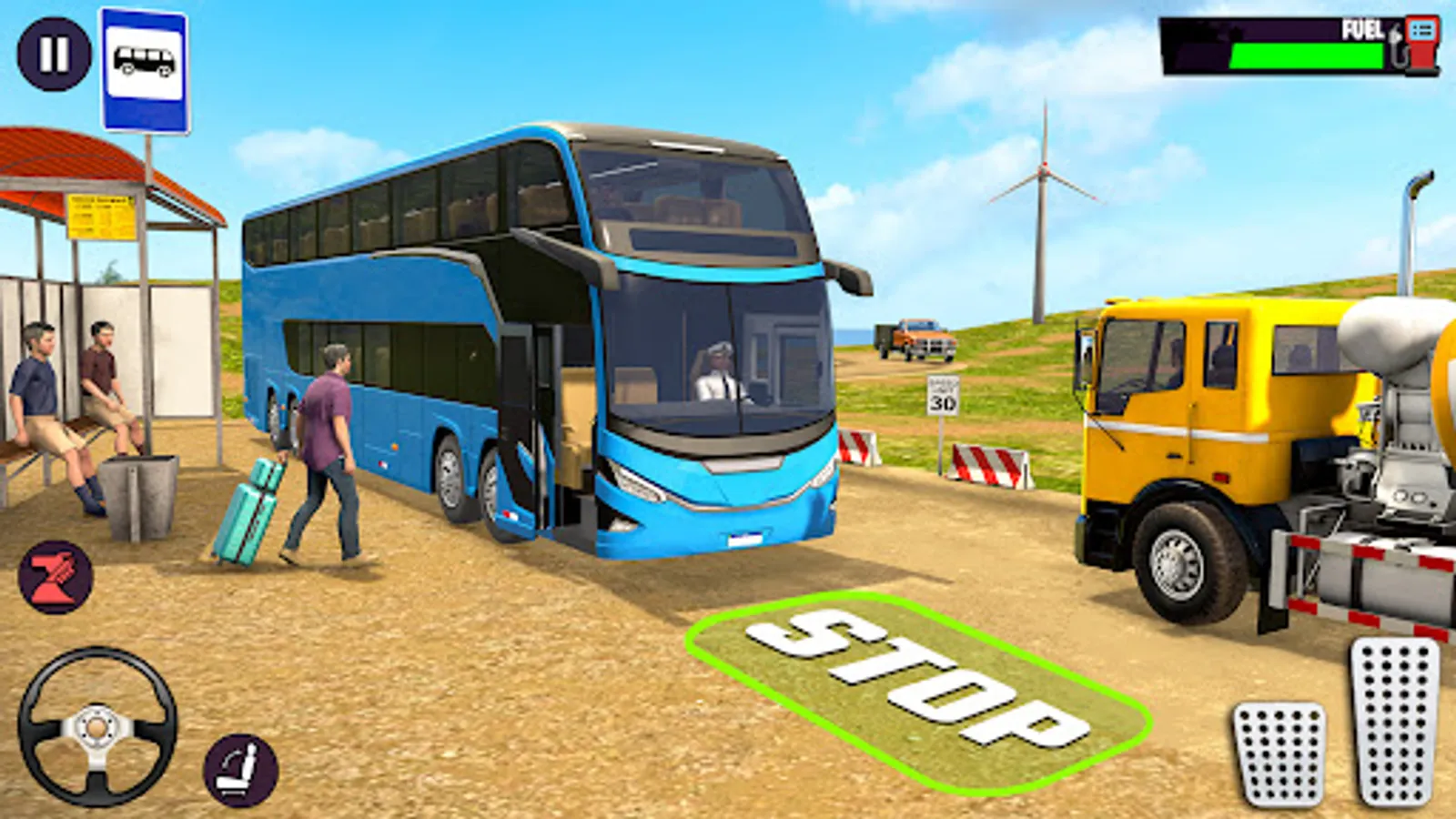Viewport: 1456px width, 819px height.
Task: Click the speed limit 30 sign
Action: pos(943,395)
